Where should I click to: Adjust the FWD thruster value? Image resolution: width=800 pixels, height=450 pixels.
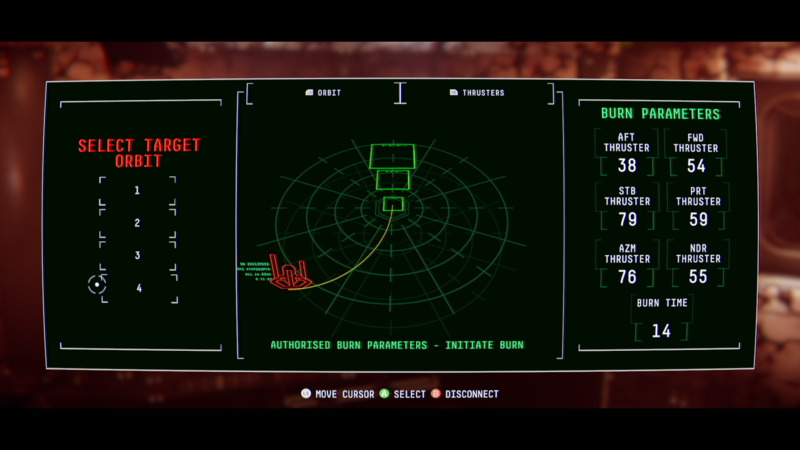point(696,166)
